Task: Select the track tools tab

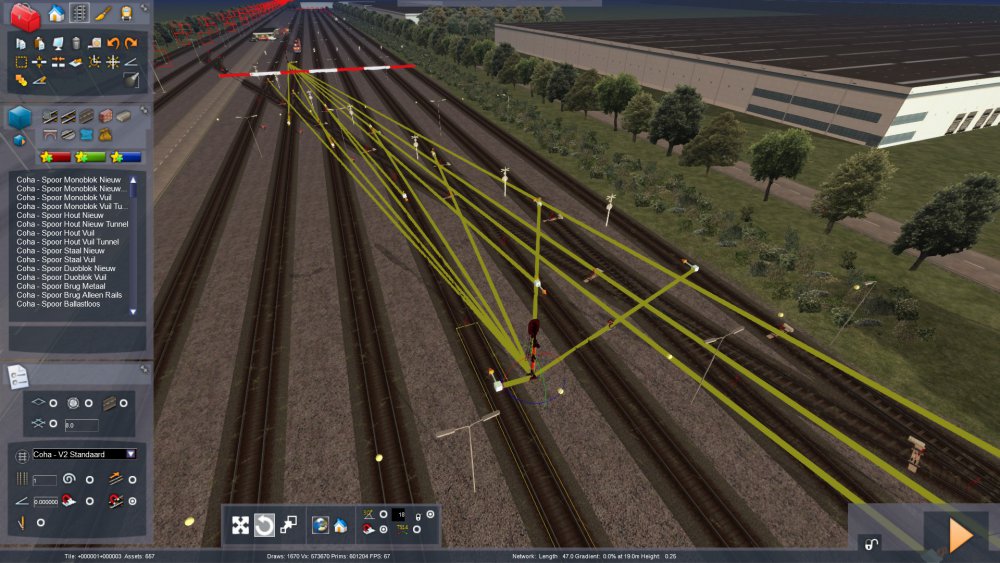Action: coord(79,13)
